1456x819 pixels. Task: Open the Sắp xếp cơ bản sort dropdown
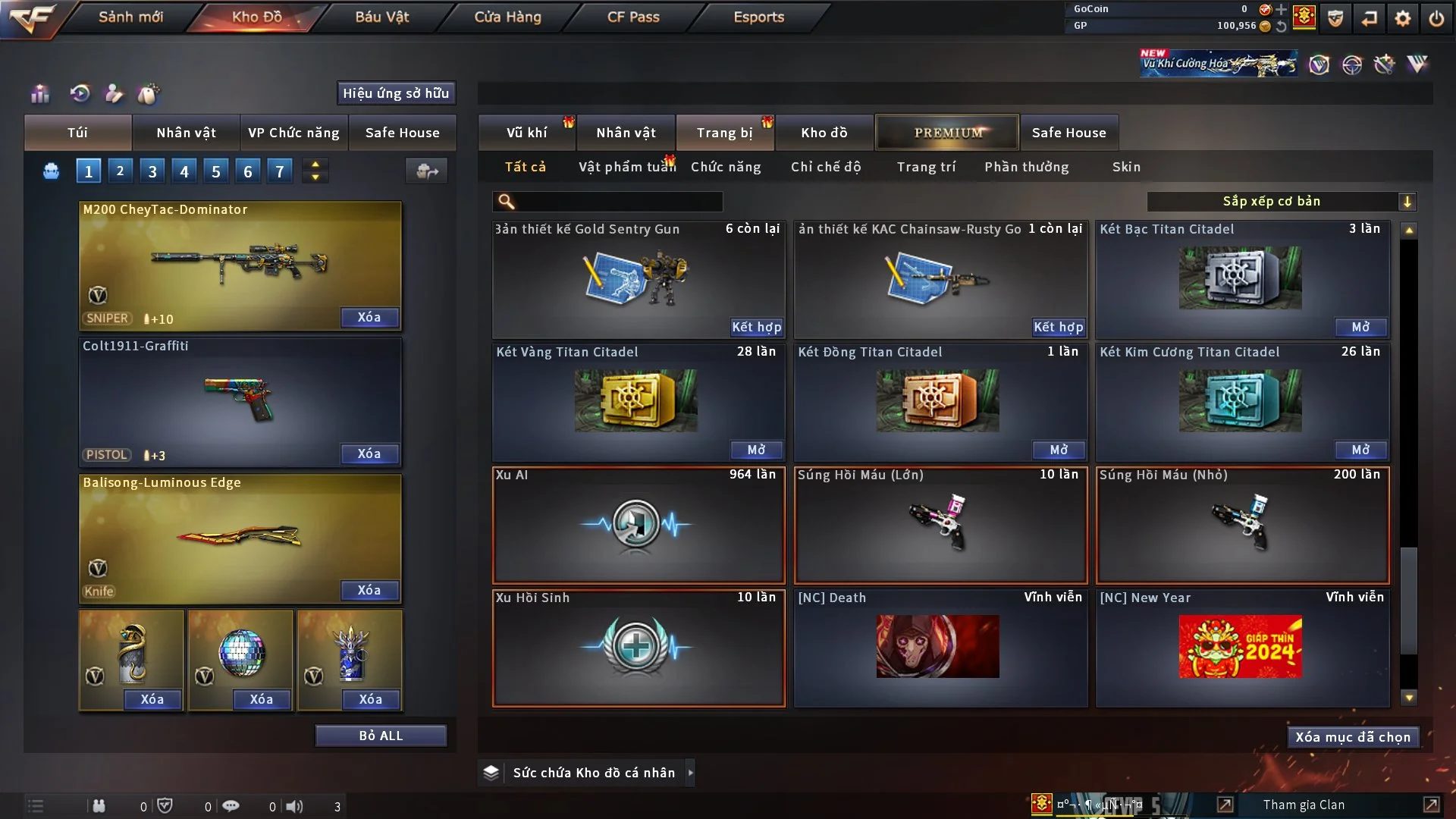click(1281, 201)
